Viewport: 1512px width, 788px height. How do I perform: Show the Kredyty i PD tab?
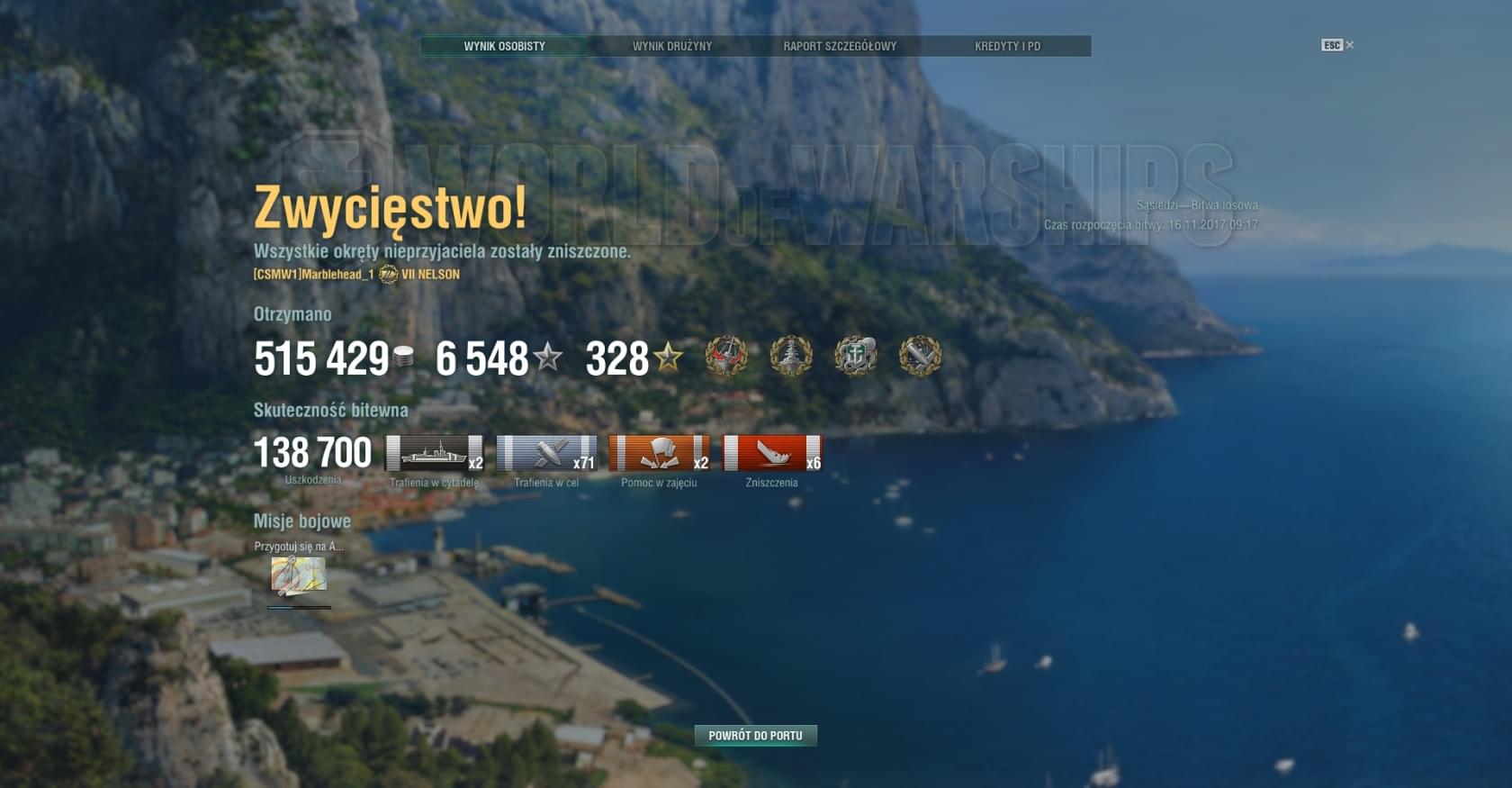pyautogui.click(x=1007, y=46)
